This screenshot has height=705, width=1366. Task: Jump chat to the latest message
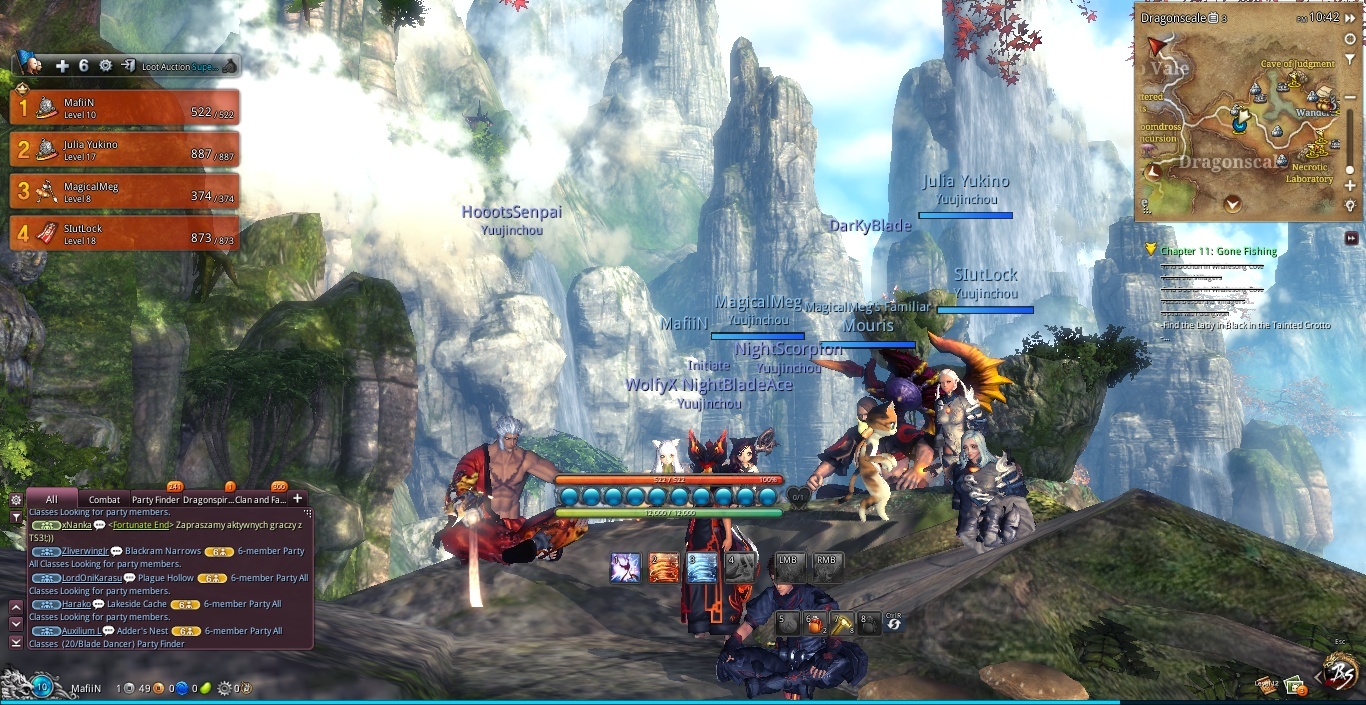[16, 642]
